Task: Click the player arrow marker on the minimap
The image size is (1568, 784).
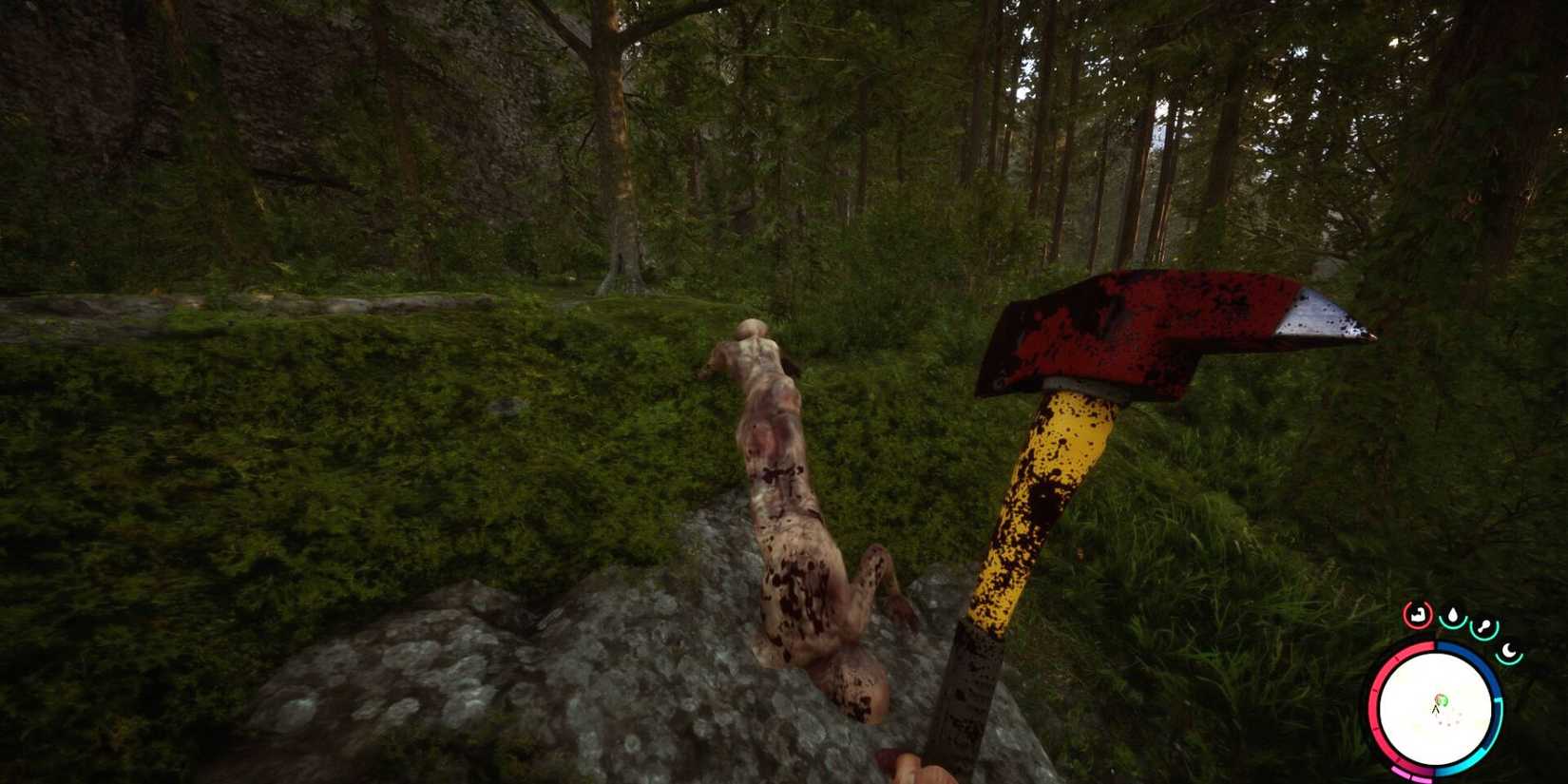Action: point(1435,709)
